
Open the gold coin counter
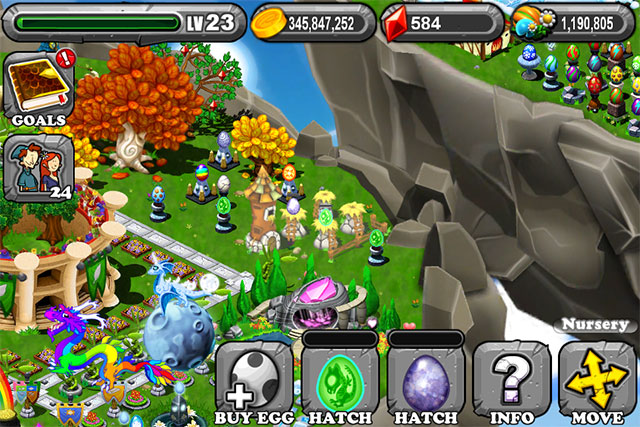310,20
